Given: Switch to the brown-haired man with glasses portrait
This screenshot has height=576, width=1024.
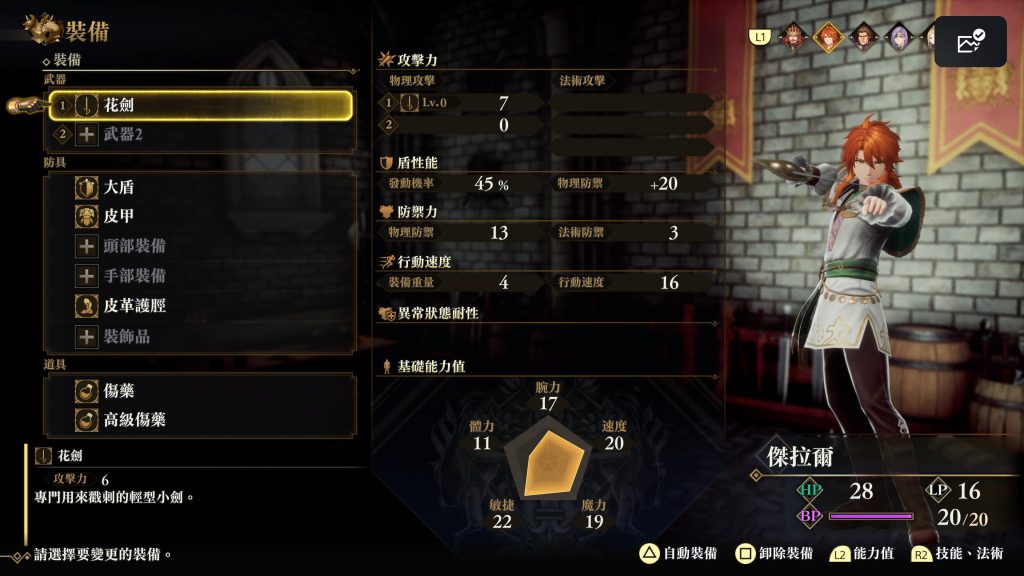Looking at the screenshot, I should click(861, 37).
